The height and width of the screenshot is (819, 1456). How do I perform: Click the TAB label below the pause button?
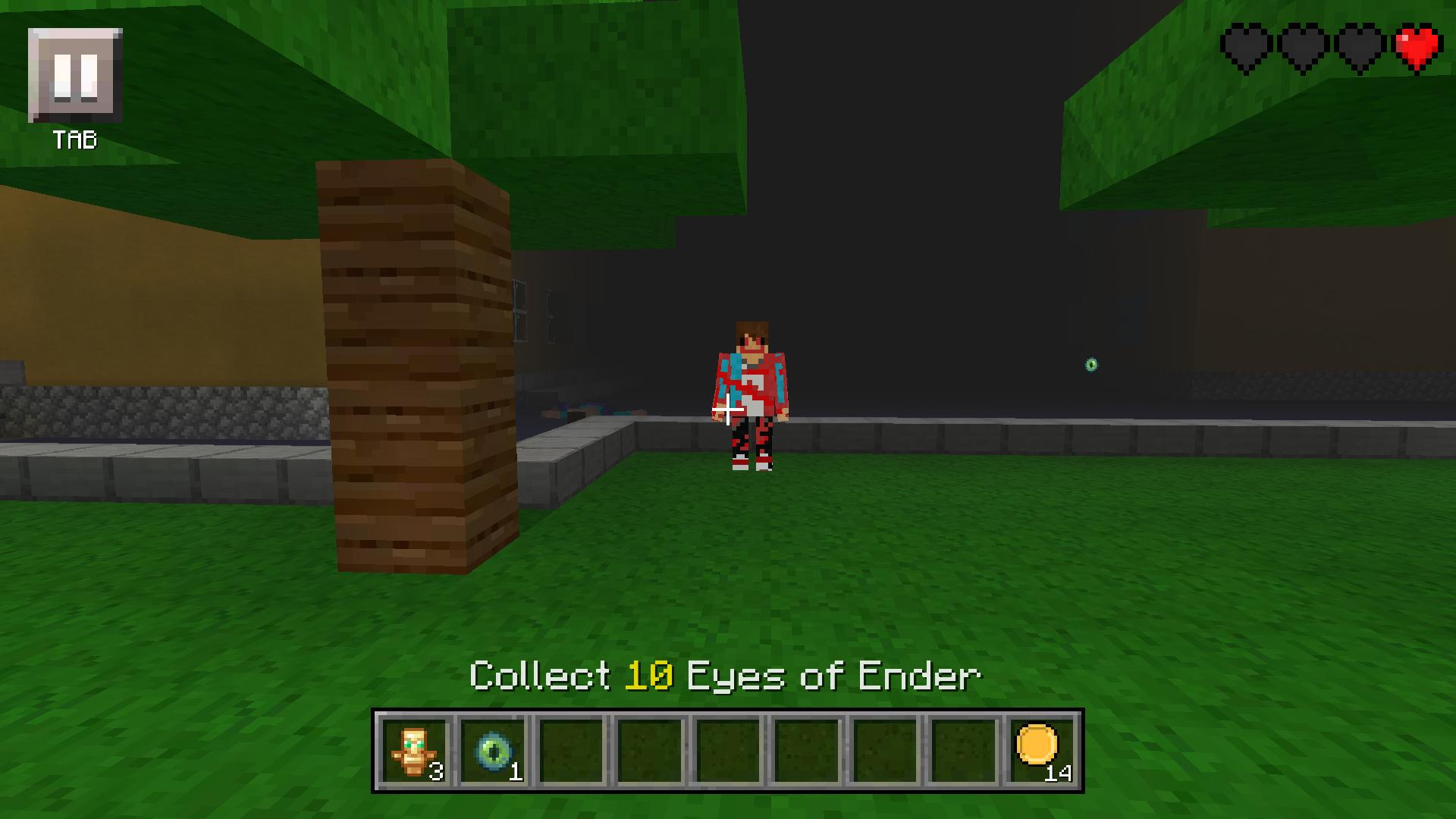click(75, 139)
